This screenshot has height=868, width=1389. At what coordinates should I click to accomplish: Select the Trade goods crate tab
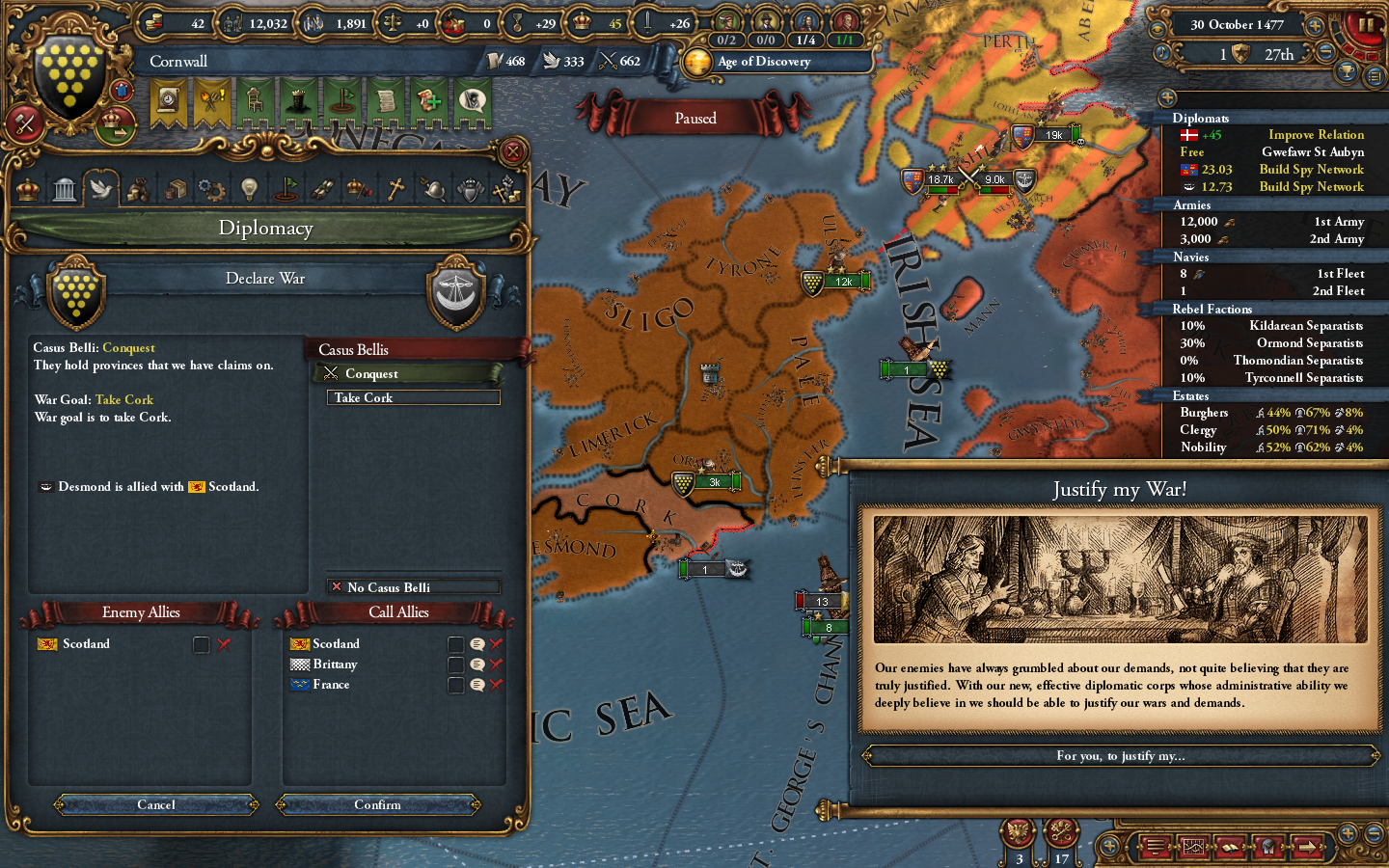click(x=175, y=188)
